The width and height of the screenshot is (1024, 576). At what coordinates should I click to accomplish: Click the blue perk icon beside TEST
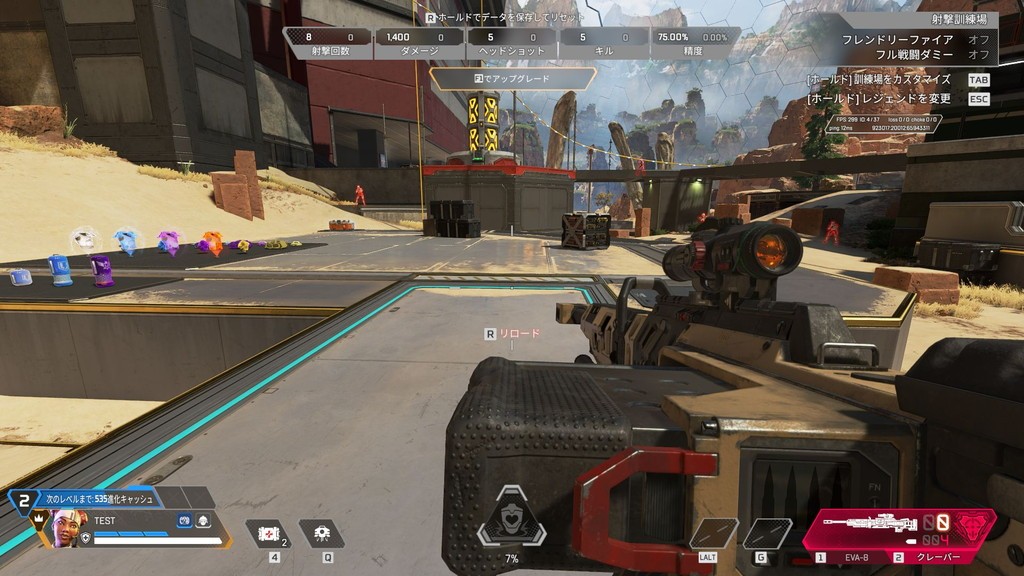184,520
